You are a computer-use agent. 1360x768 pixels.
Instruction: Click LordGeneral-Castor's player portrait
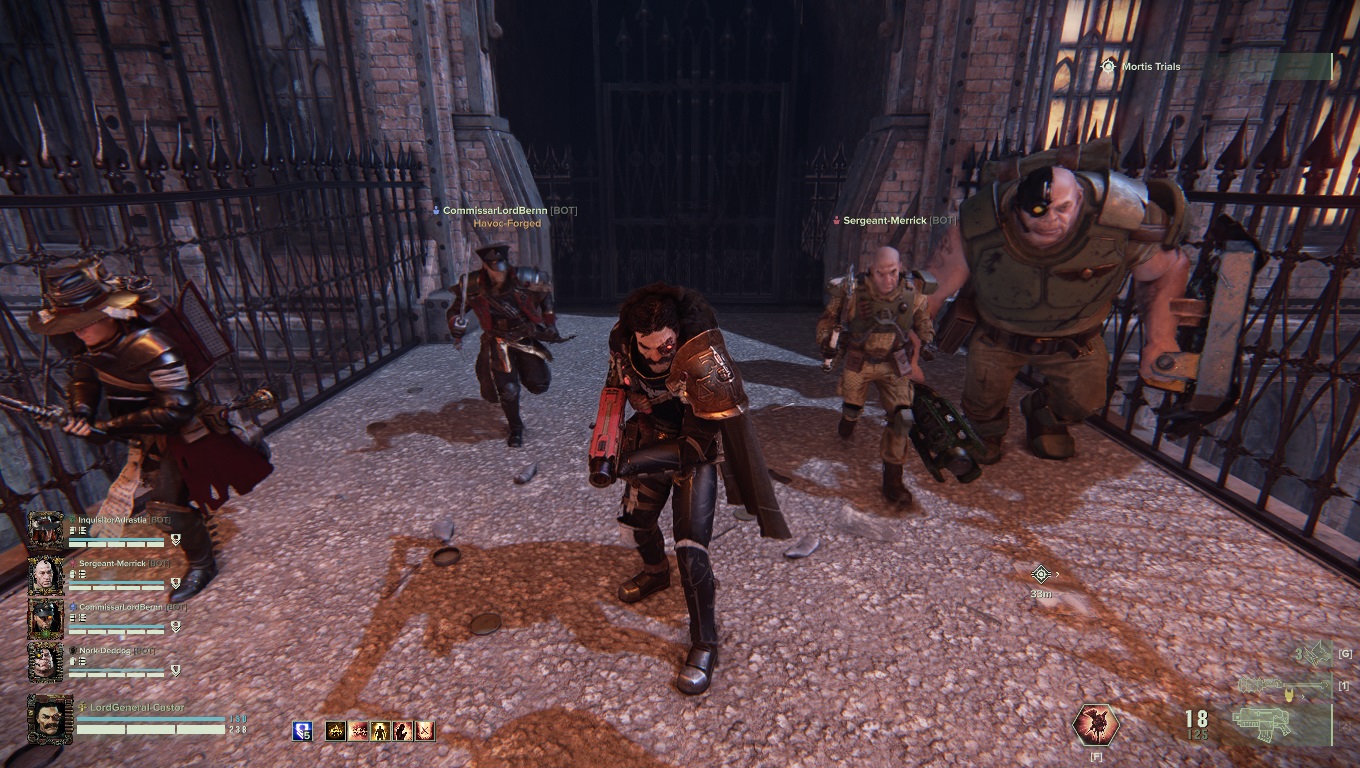pos(50,718)
